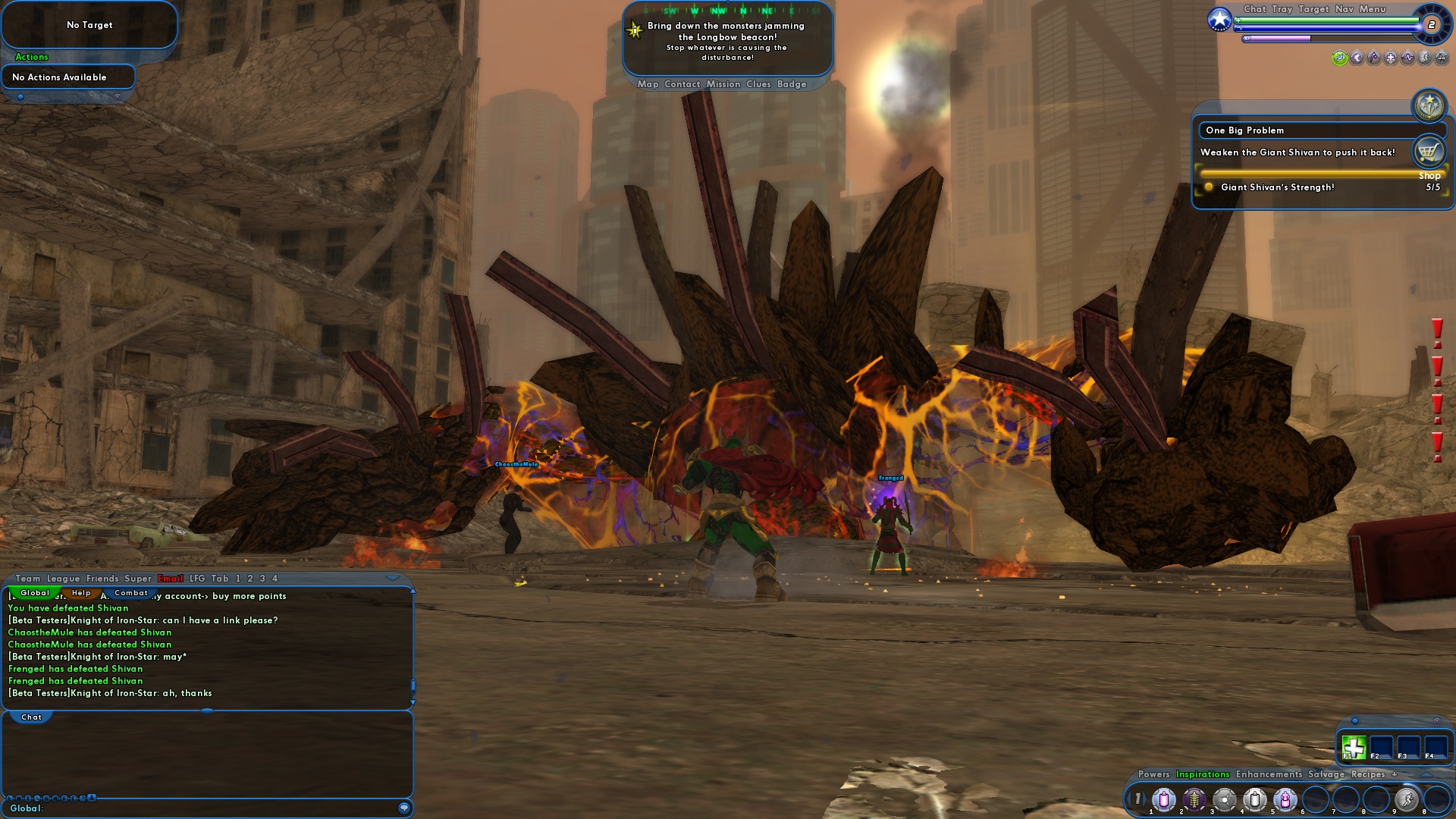Activate the gray power in tray slot 3
Viewport: 1456px width, 819px height.
(1224, 799)
